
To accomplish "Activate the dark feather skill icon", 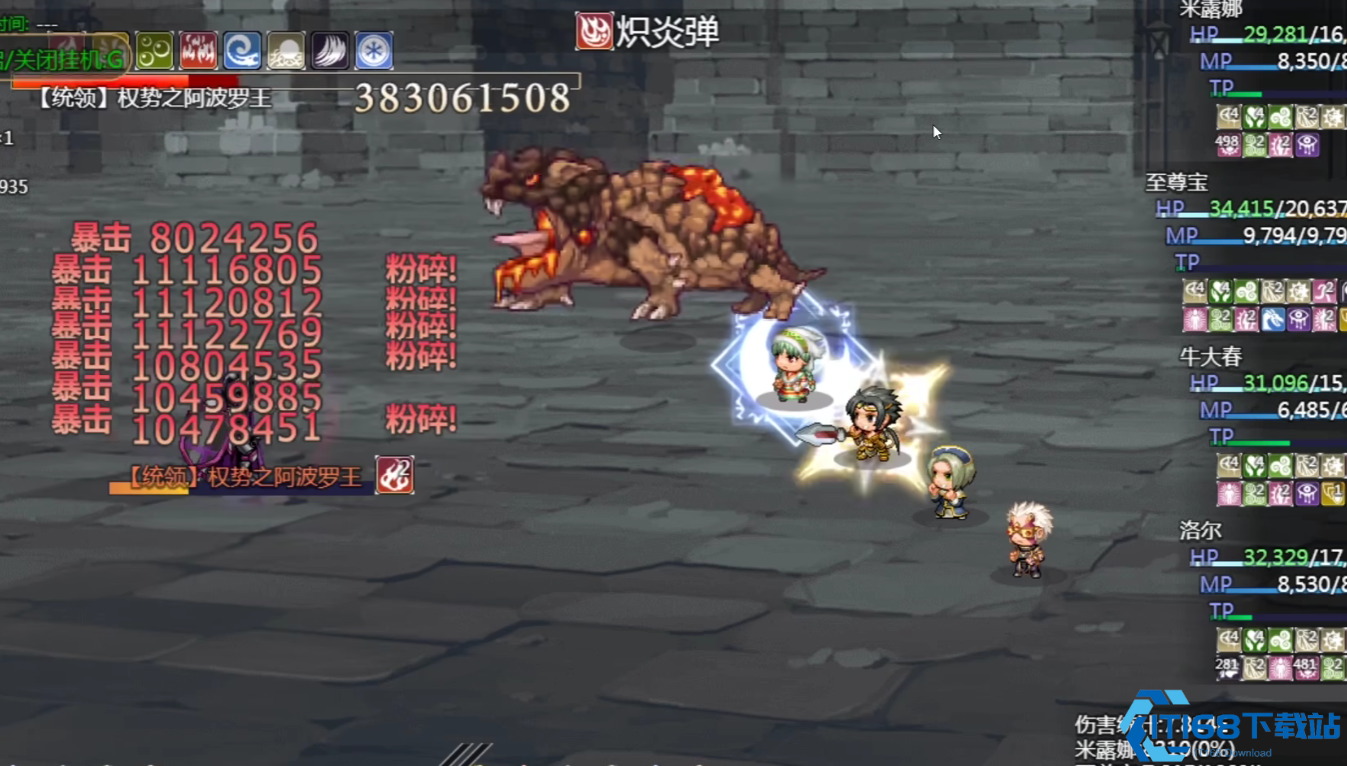I will coord(328,50).
